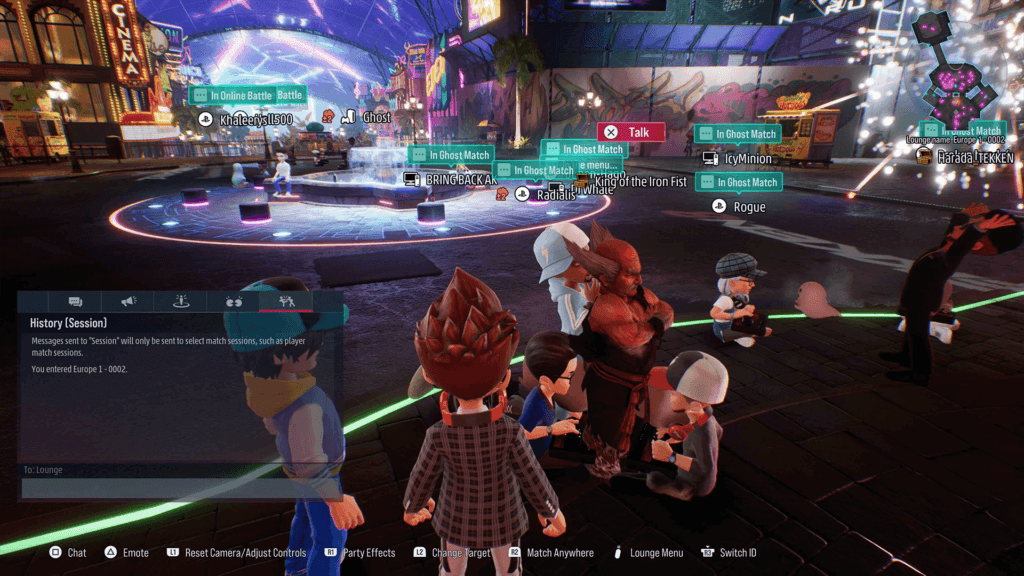Click the chat message input field
Viewport: 1024px width, 576px height.
coord(181,488)
